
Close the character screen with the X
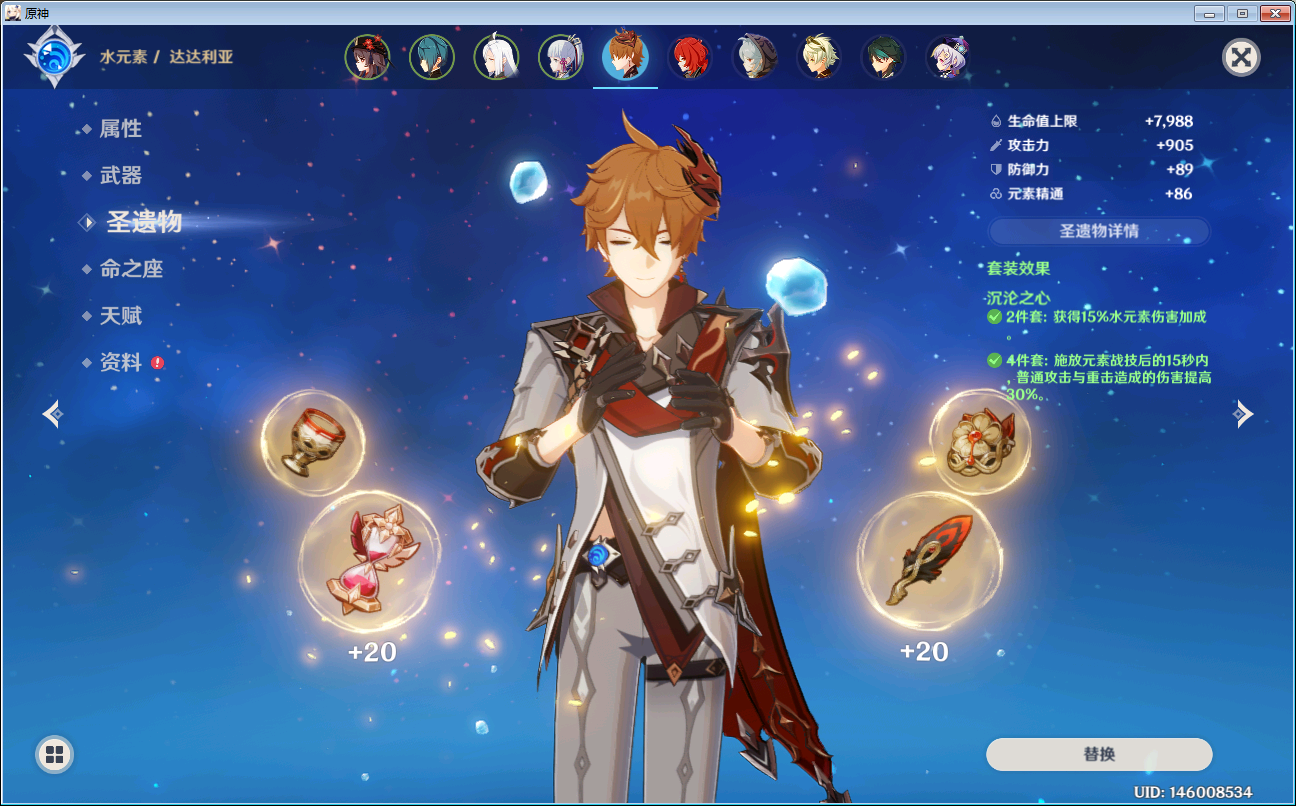(x=1241, y=57)
